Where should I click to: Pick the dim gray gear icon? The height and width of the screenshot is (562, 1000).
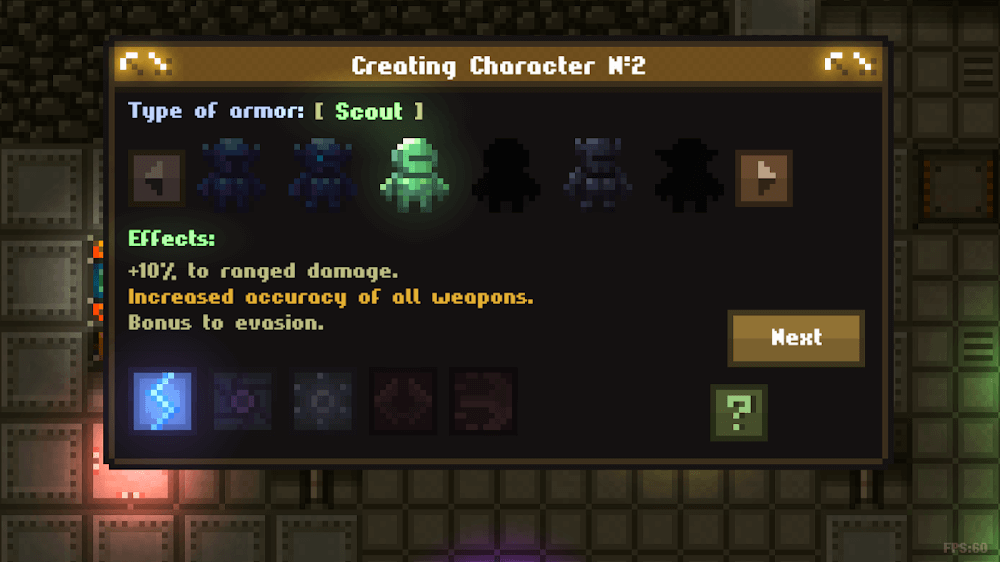(323, 400)
